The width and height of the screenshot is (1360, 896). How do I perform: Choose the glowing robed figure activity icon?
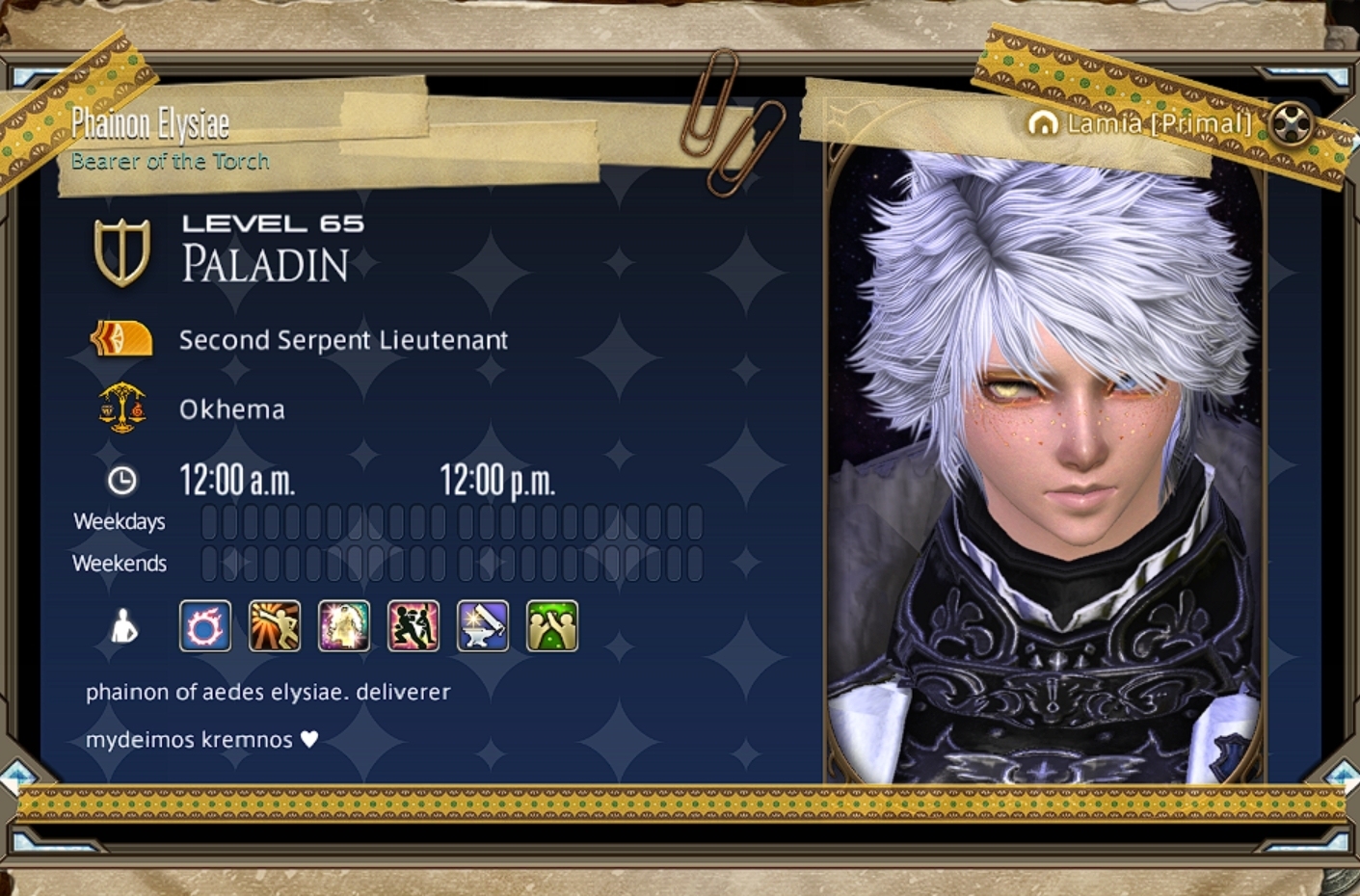344,626
